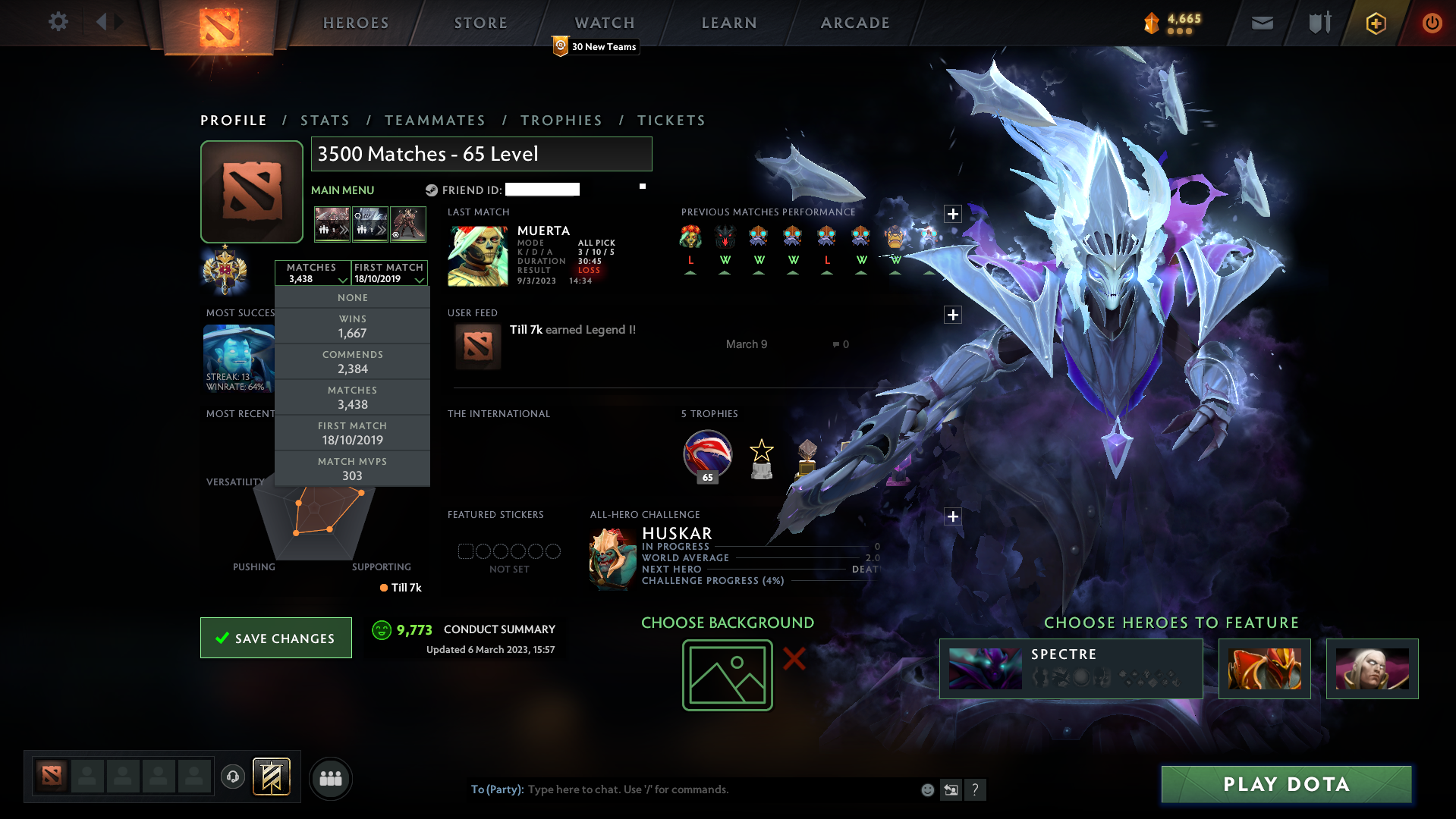1456x819 pixels.
Task: Open the ARCADE menu
Action: click(x=854, y=23)
